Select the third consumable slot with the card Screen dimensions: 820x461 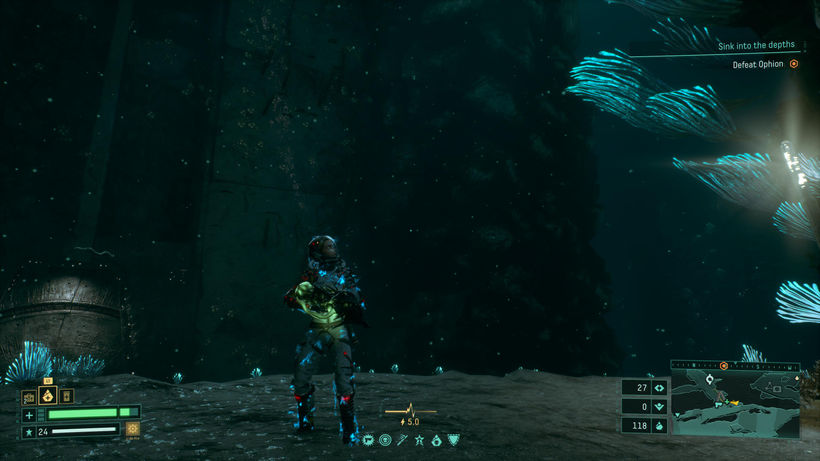click(66, 396)
